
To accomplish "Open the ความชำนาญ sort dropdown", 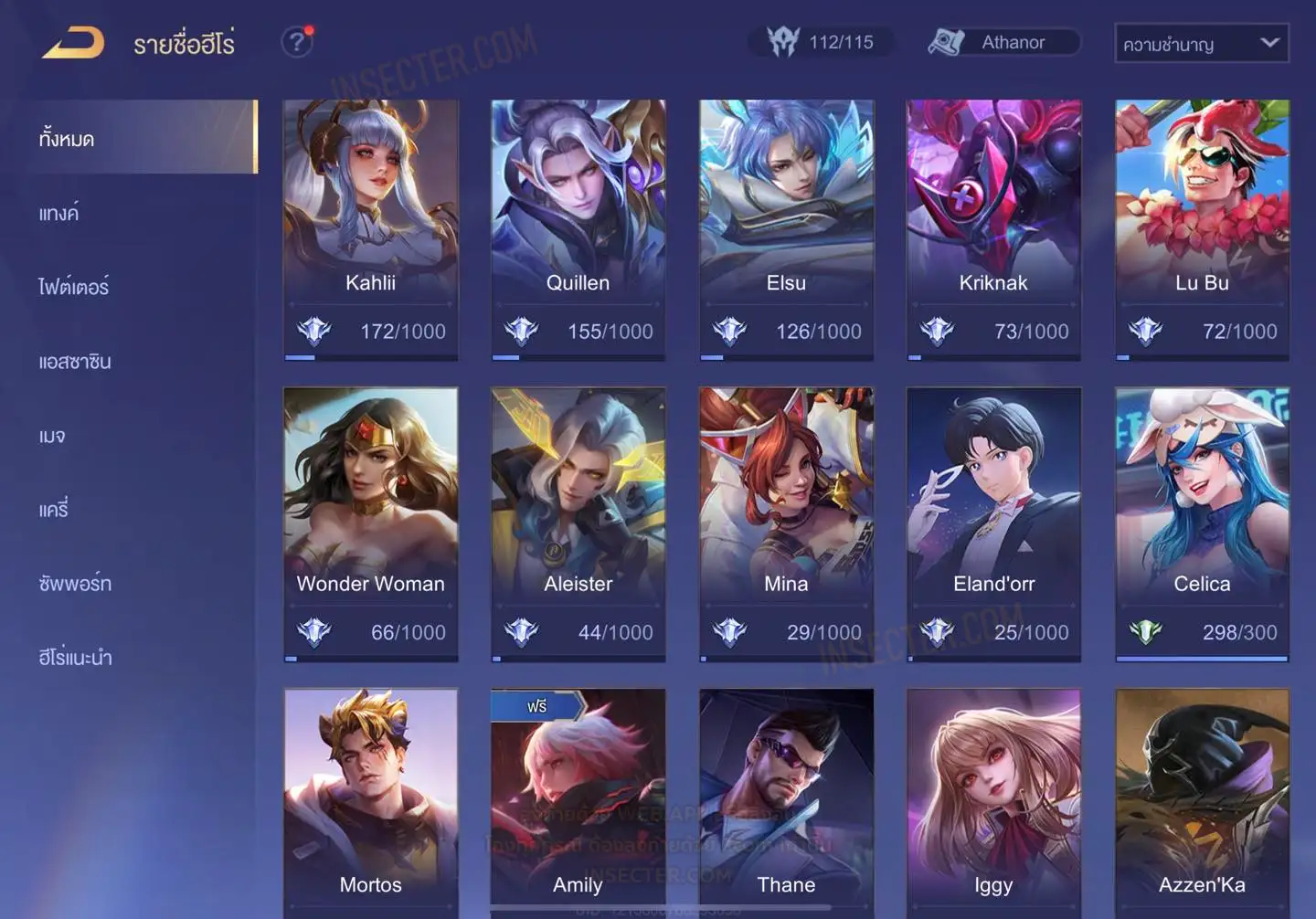I will (1201, 43).
